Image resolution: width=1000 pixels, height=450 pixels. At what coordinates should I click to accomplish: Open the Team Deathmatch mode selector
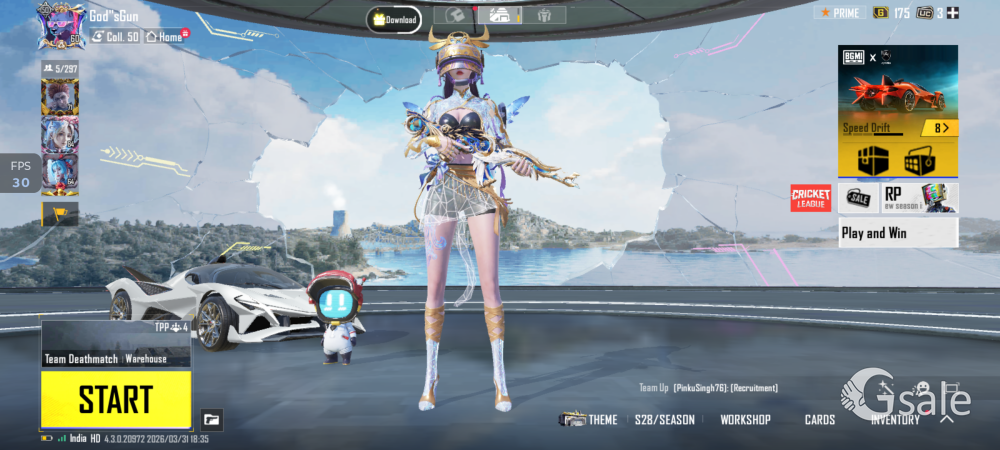click(116, 358)
